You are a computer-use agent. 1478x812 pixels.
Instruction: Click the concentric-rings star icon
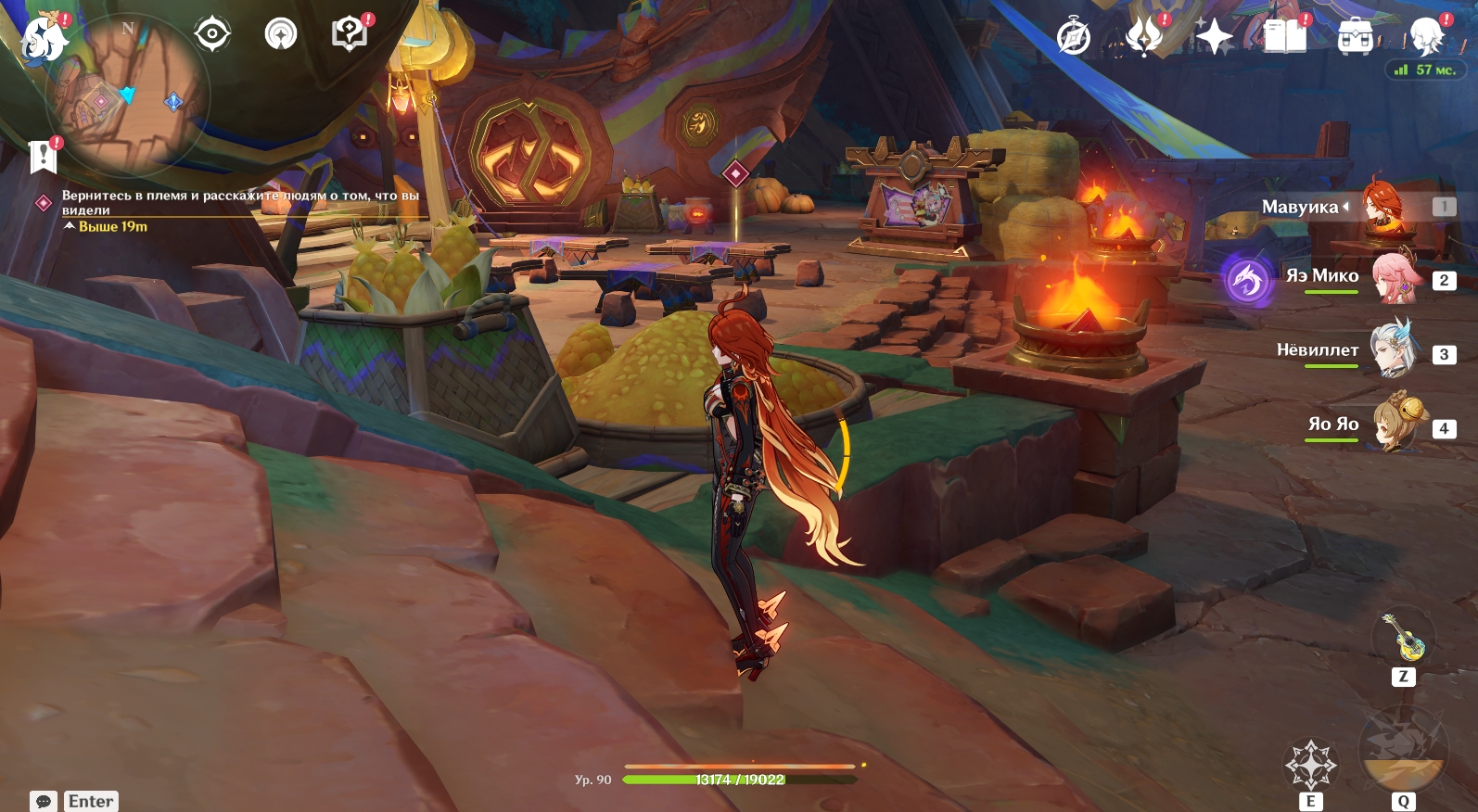pos(281,34)
